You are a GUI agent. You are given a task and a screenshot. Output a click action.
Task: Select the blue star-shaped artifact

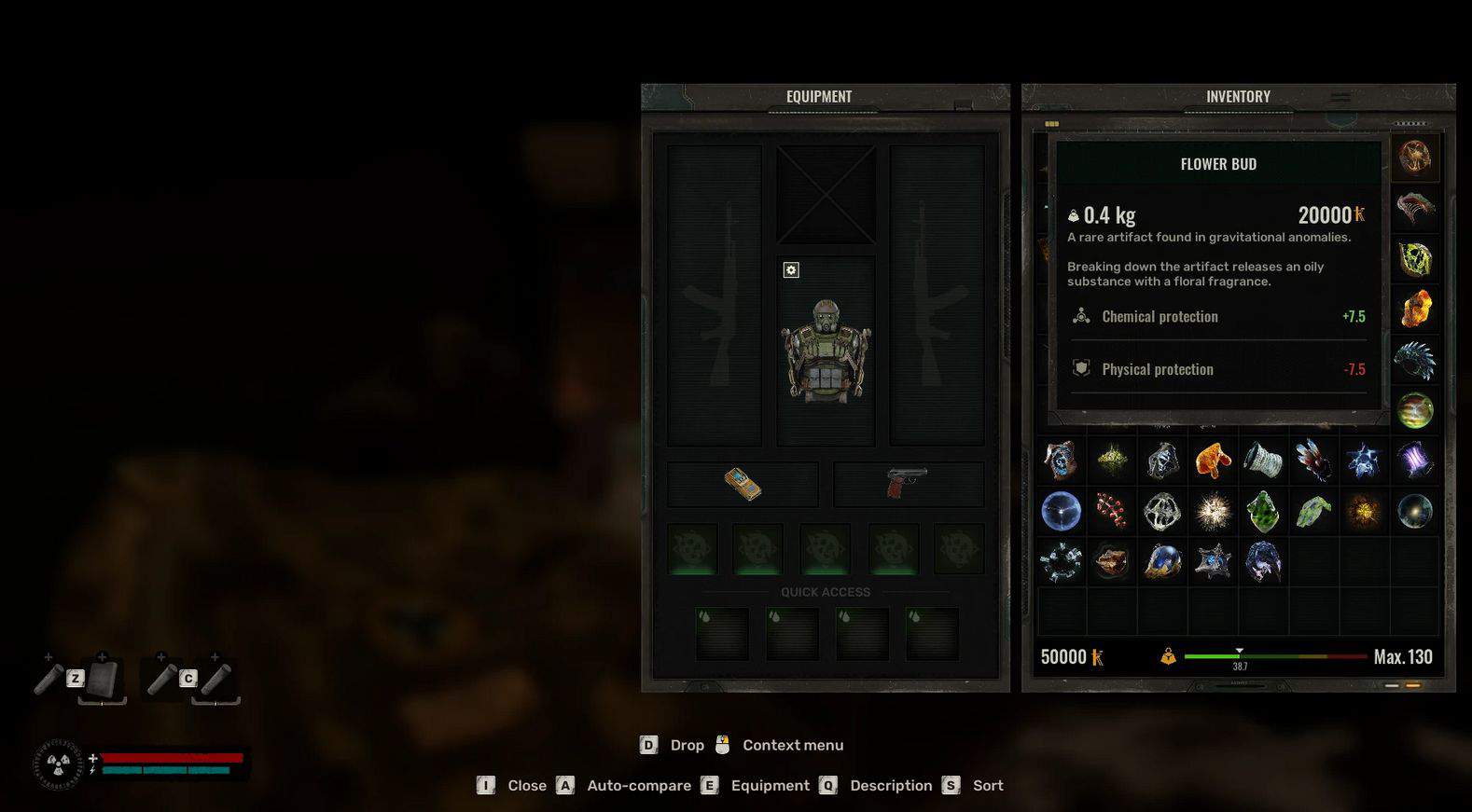point(1363,460)
